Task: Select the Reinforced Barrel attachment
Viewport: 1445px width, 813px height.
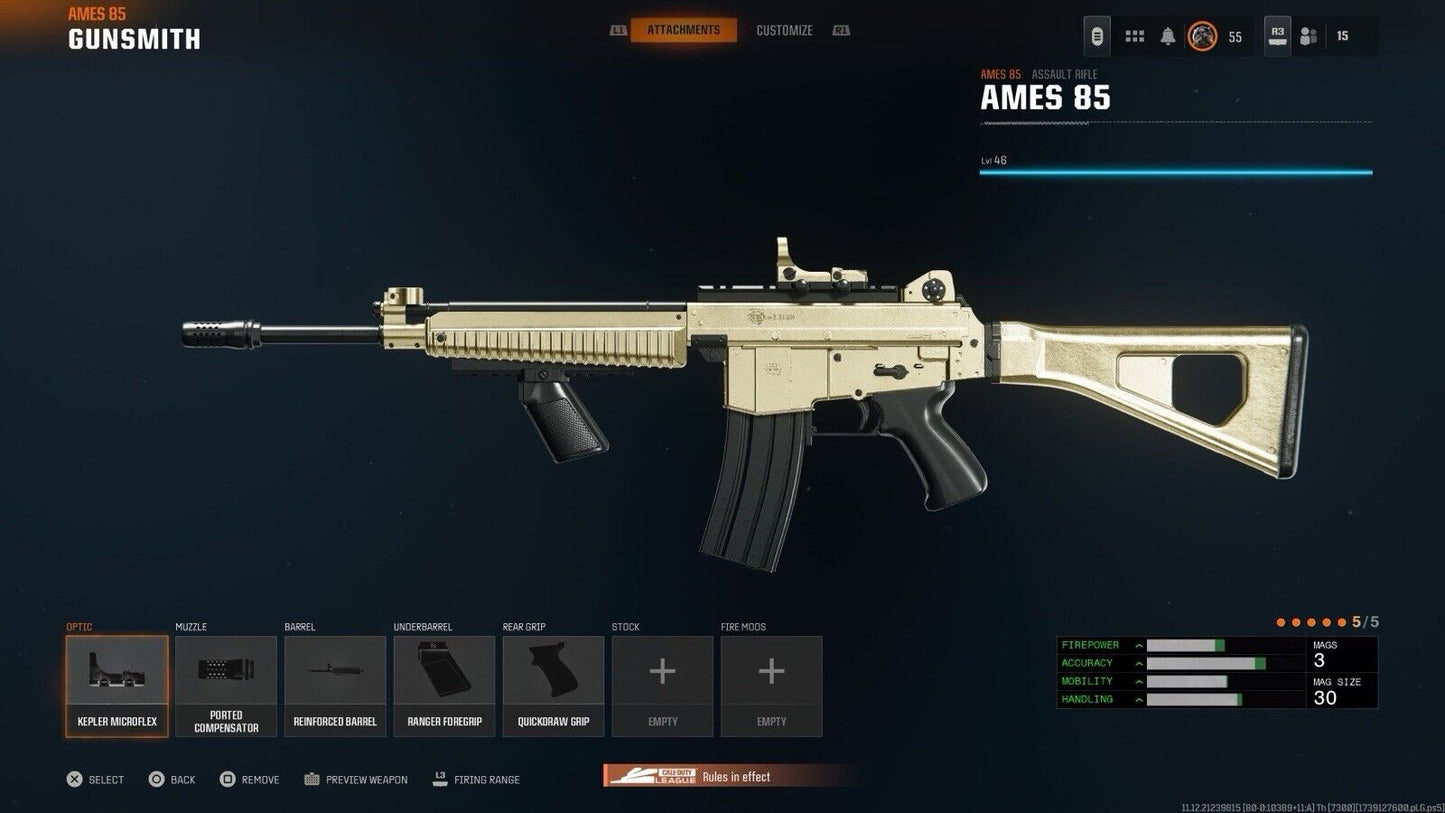Action: pyautogui.click(x=334, y=685)
